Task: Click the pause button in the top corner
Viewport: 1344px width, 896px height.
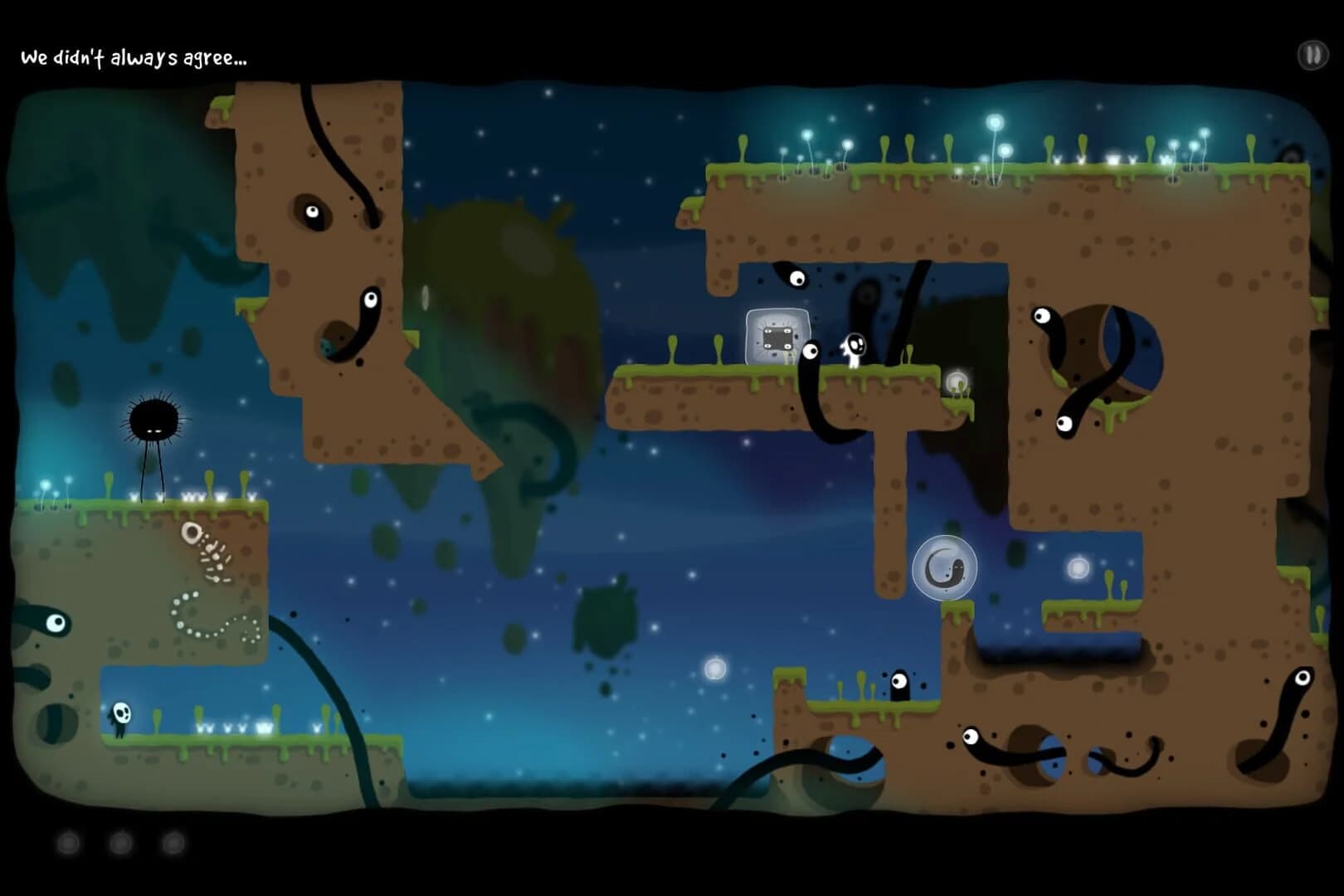Action: coord(1312,55)
